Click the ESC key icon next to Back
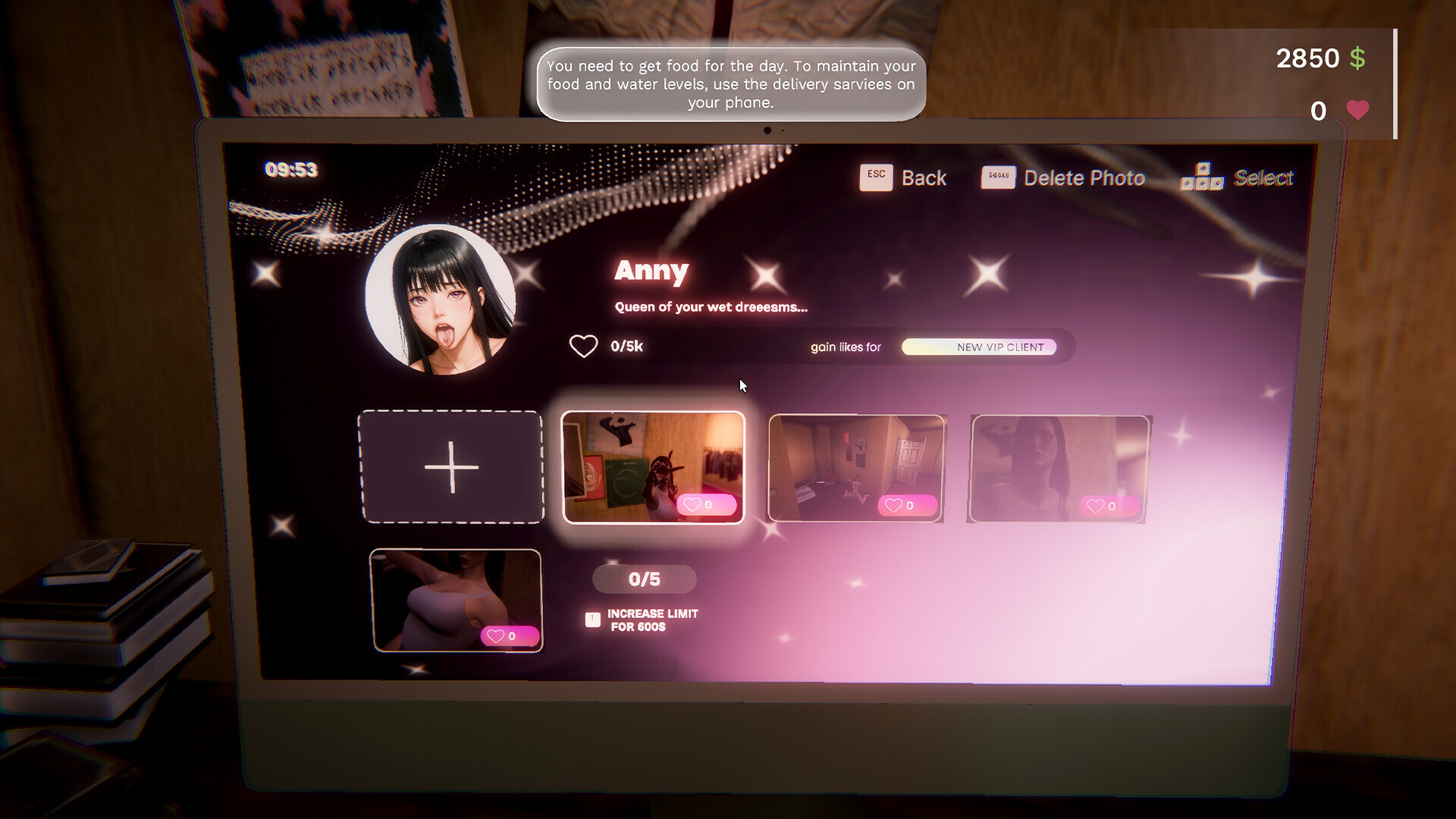Screen dimensions: 1456x819 [876, 176]
